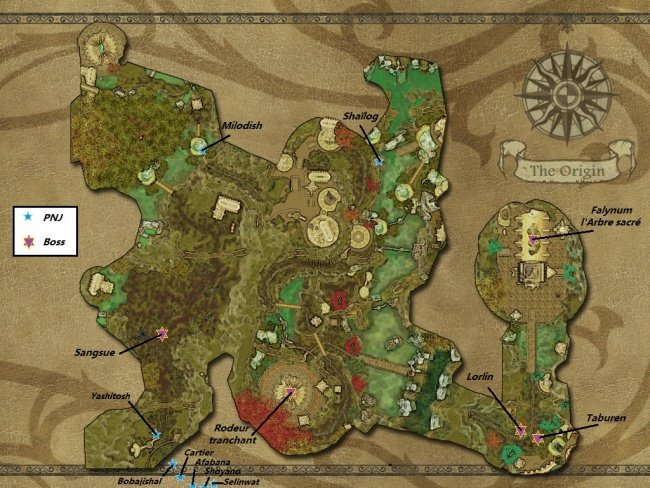Choose the Rodeur tranchant boss marker
This screenshot has width=650, height=488.
[x=290, y=392]
